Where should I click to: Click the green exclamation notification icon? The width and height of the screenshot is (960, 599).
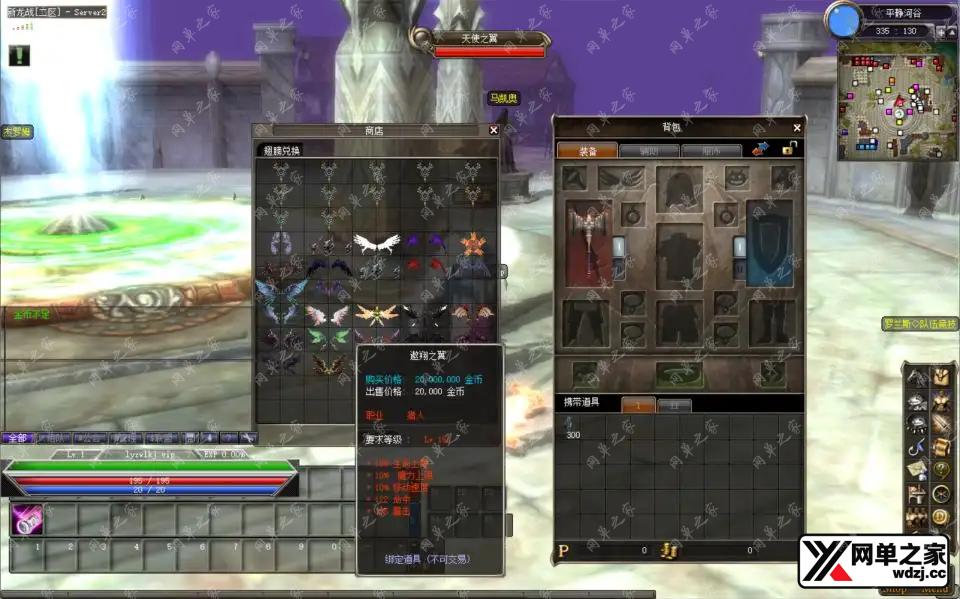point(19,56)
